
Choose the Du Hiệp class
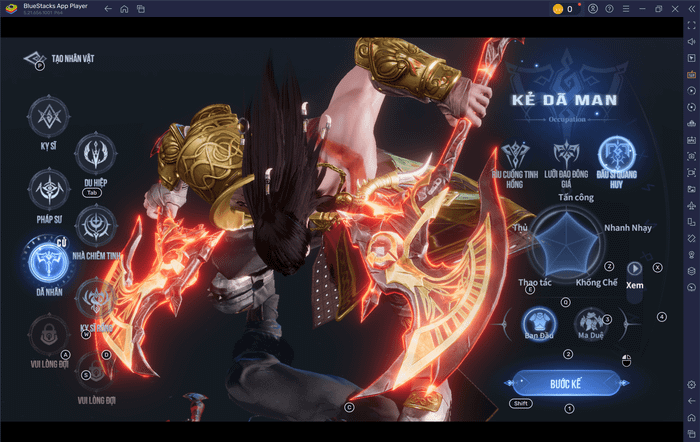(97, 153)
